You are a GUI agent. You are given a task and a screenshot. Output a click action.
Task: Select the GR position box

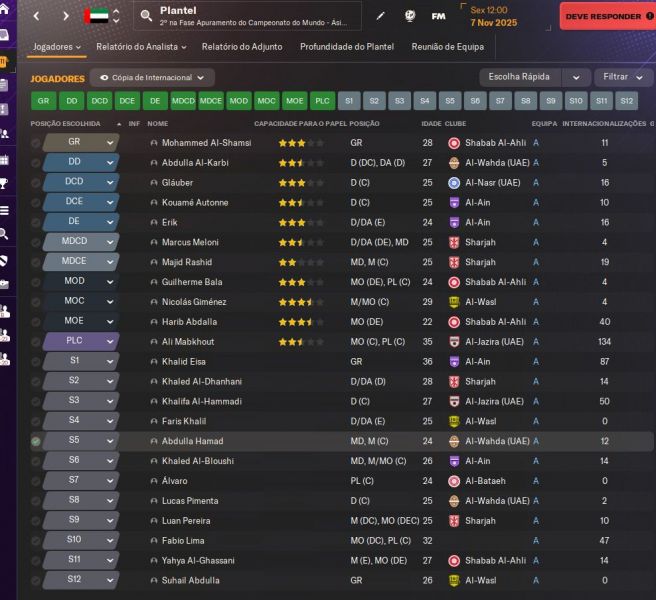tap(43, 101)
